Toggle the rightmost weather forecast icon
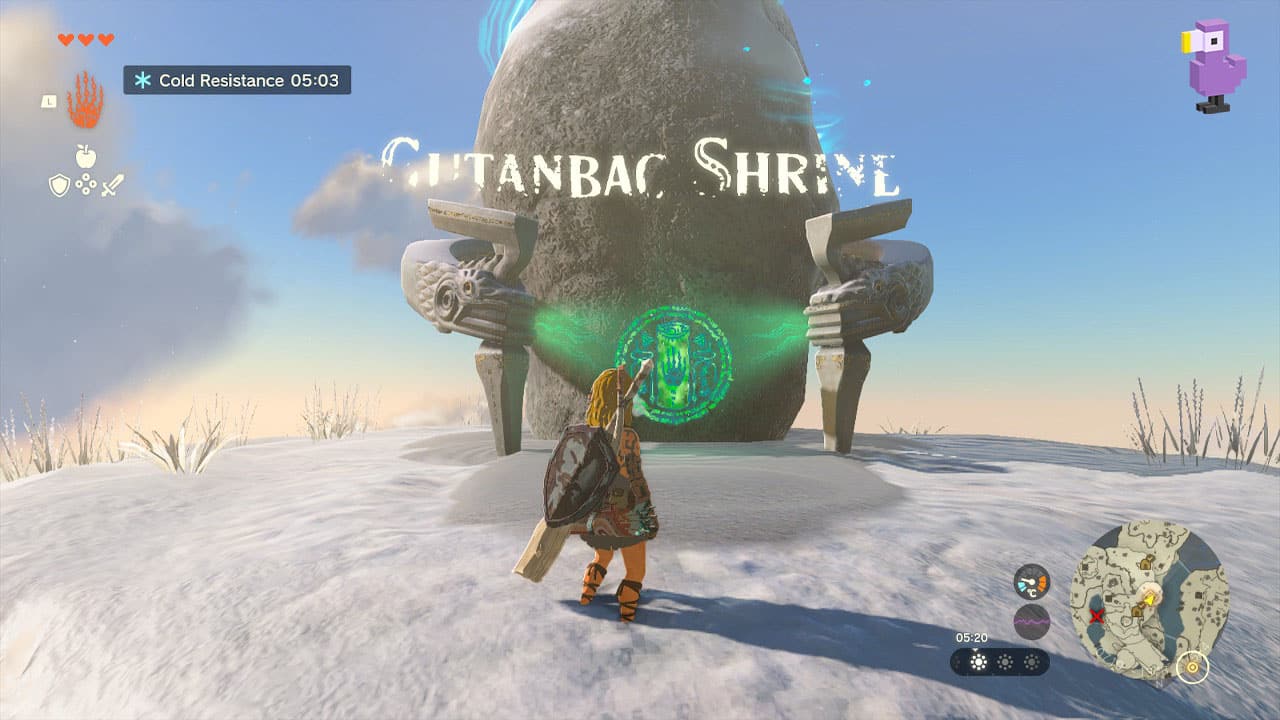1280x720 pixels. [1031, 662]
